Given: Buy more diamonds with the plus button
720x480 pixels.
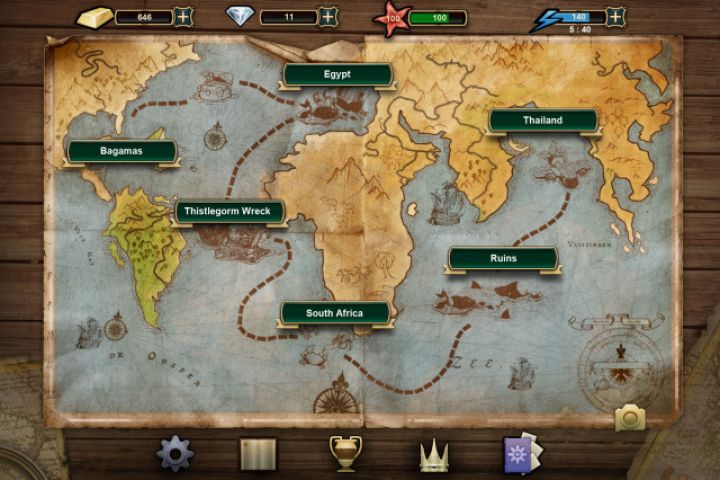Looking at the screenshot, I should click(x=329, y=16).
